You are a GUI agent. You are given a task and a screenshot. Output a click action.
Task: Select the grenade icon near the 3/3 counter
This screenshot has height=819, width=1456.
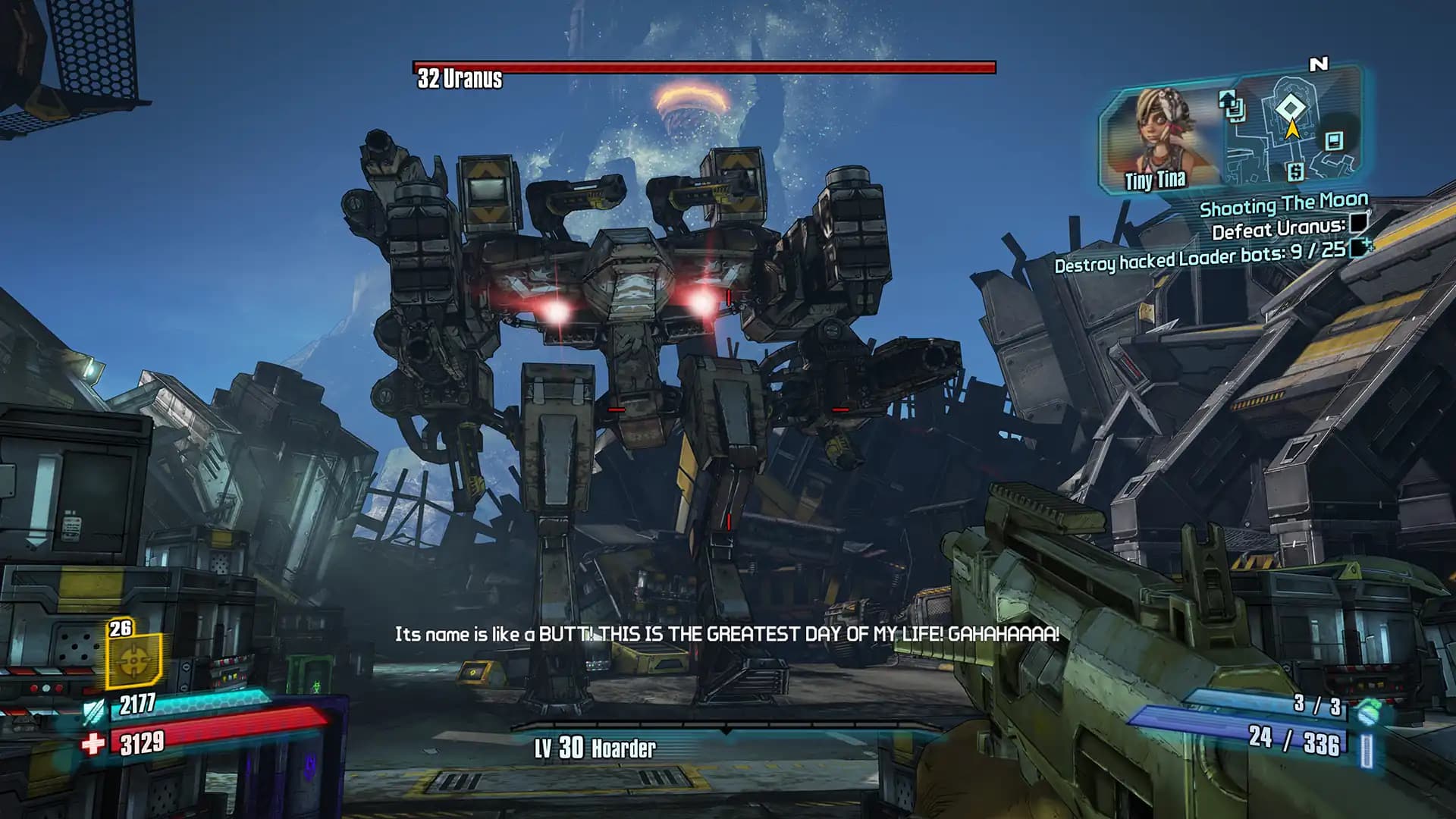1368,711
